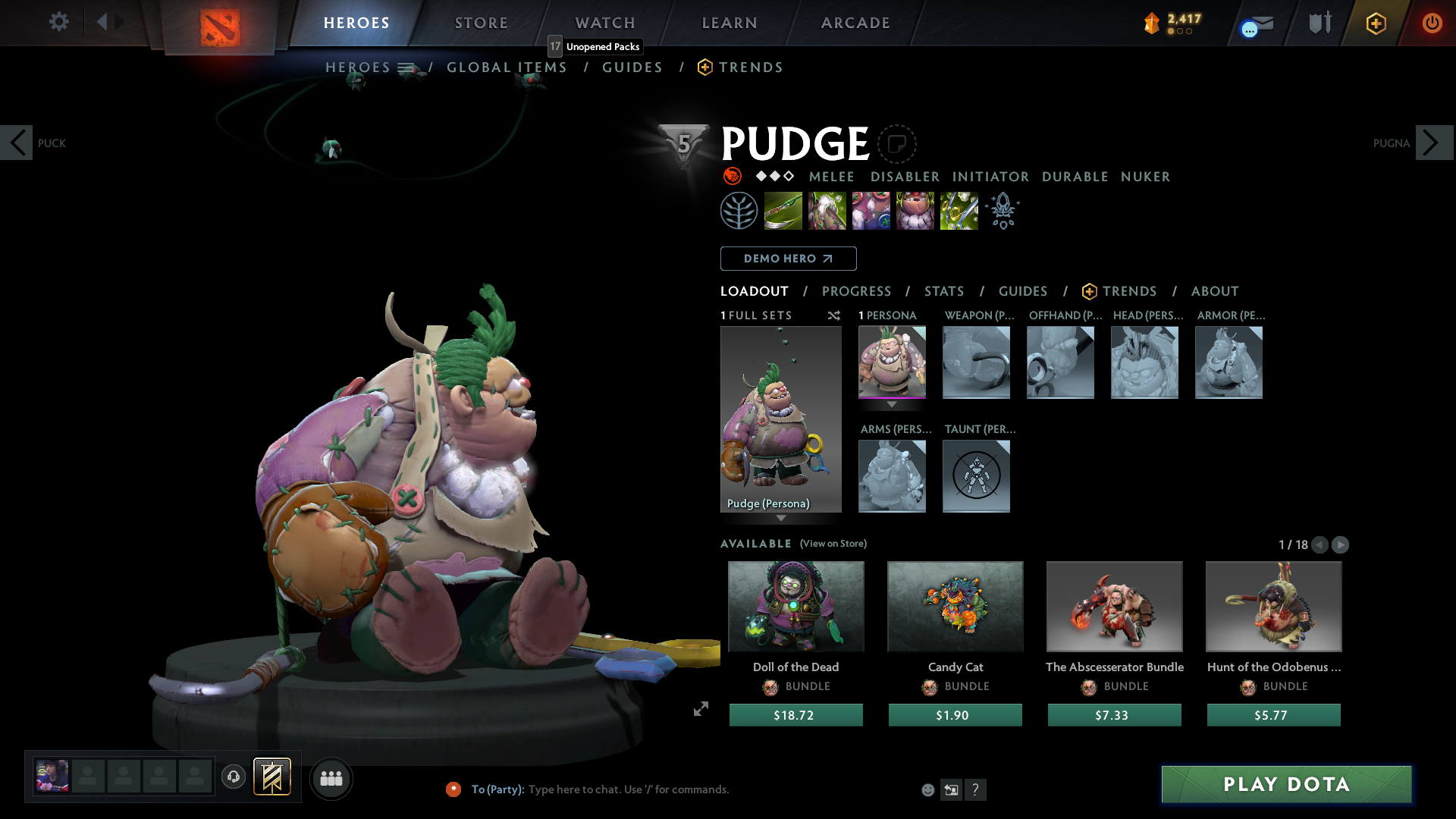Open the settings gear icon
Viewport: 1456px width, 819px height.
[x=58, y=21]
